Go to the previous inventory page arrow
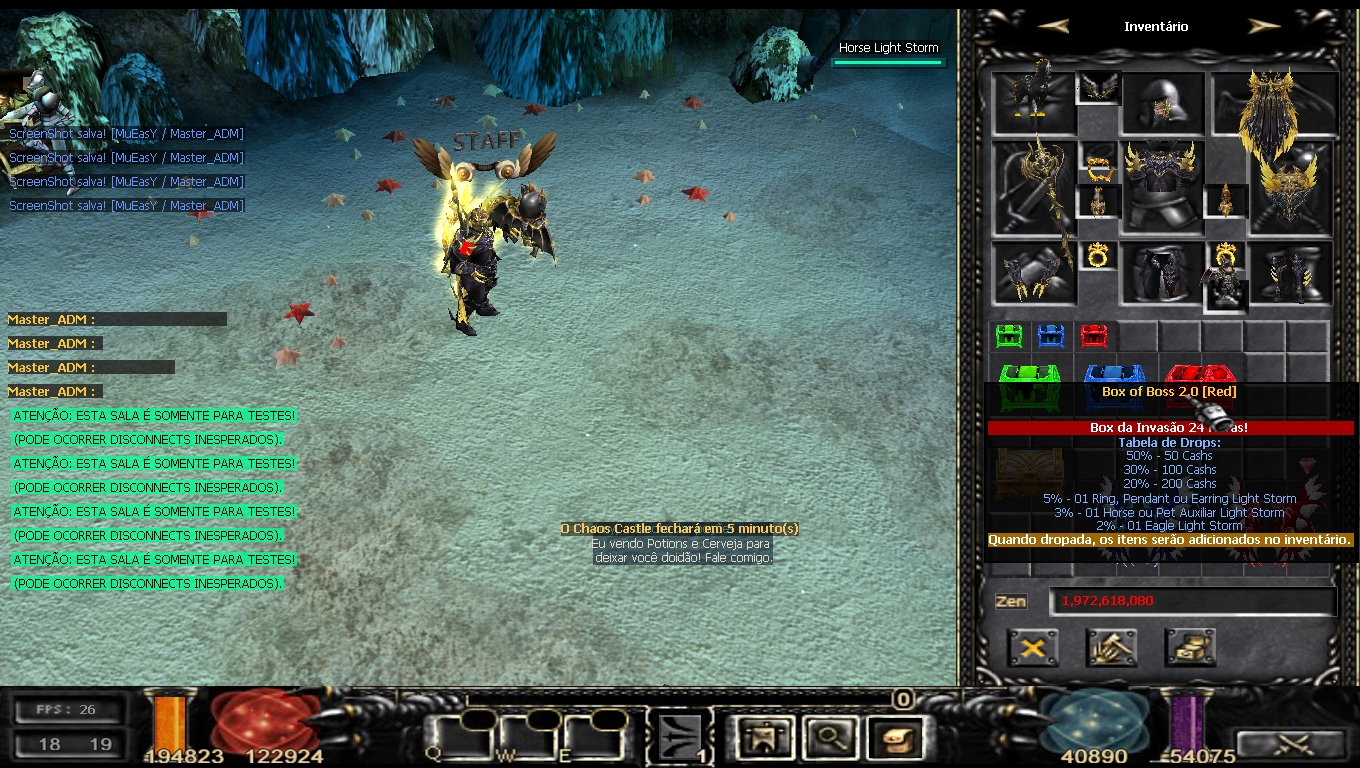The width and height of the screenshot is (1360, 768). point(1052,26)
